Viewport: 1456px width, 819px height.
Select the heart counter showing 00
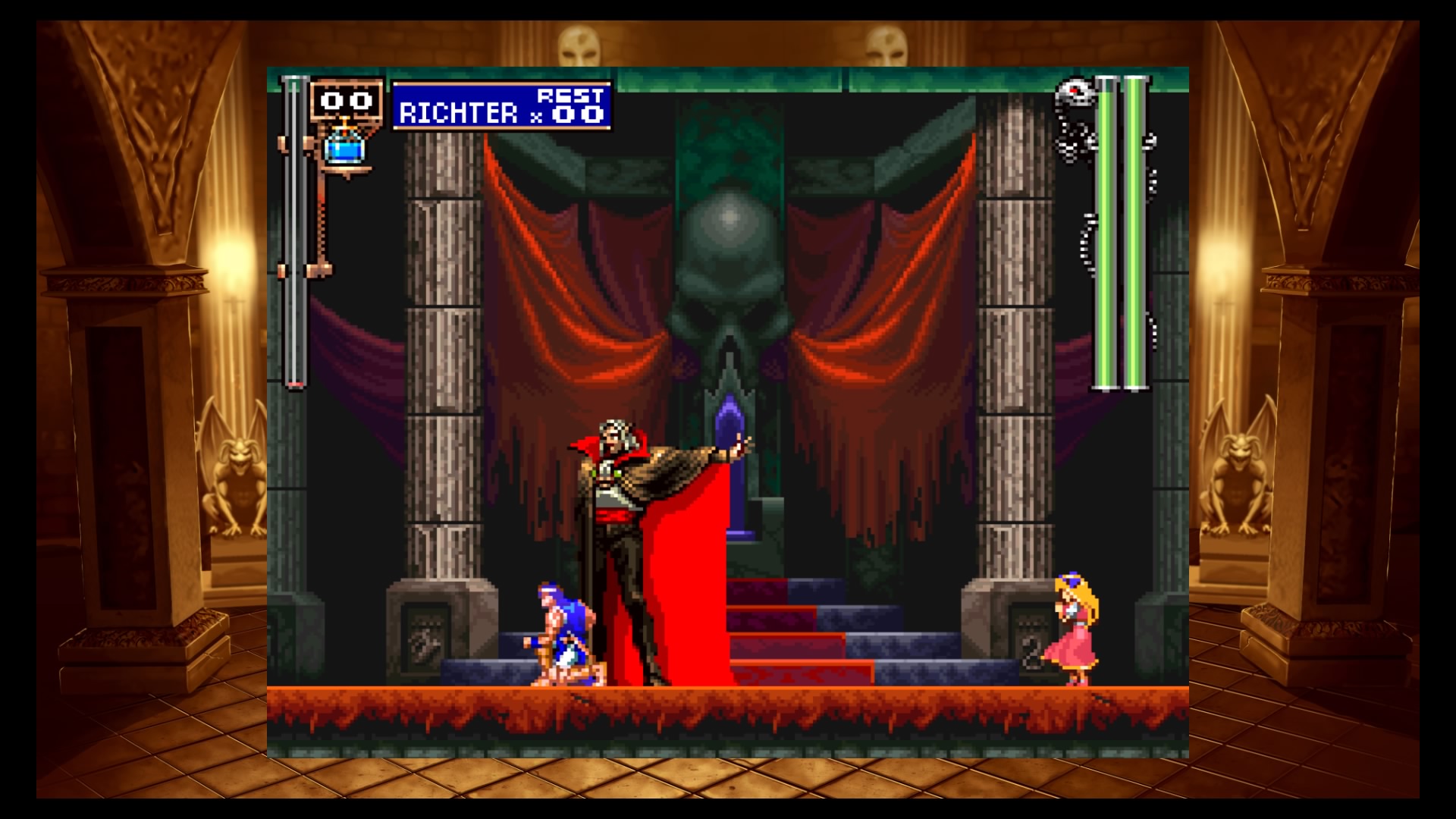tap(345, 99)
